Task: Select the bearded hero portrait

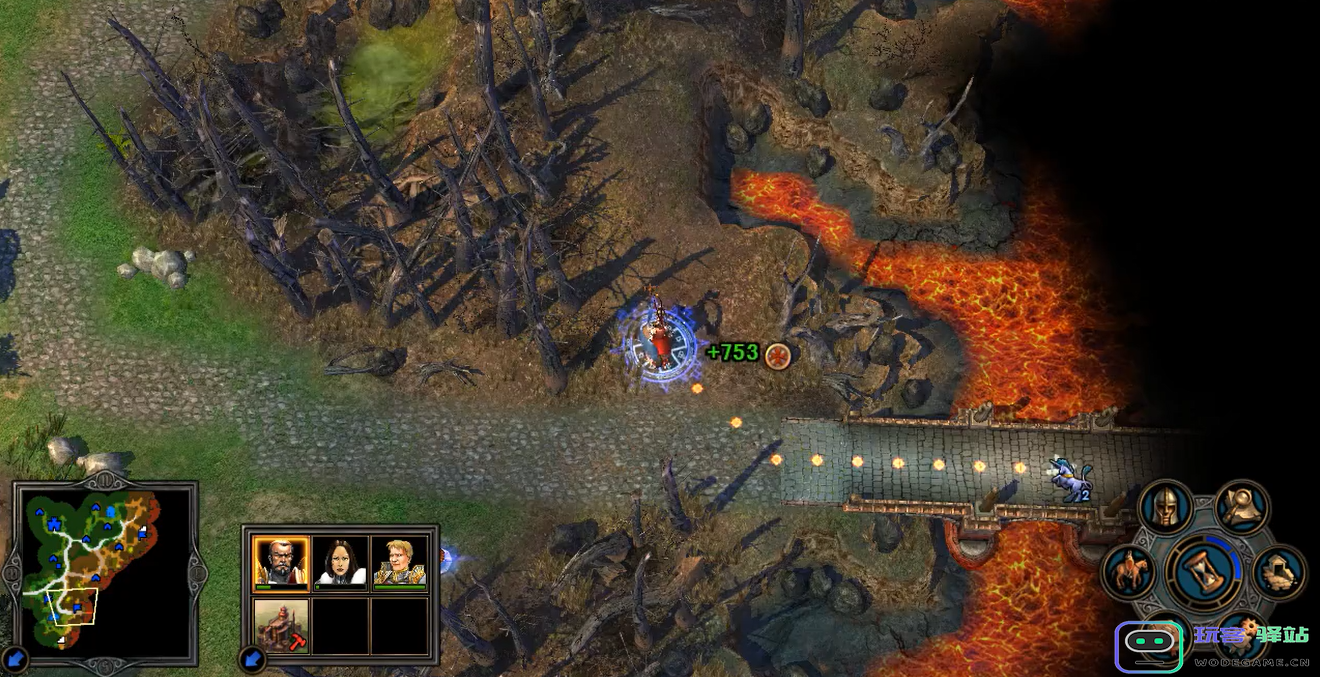Action: click(281, 563)
